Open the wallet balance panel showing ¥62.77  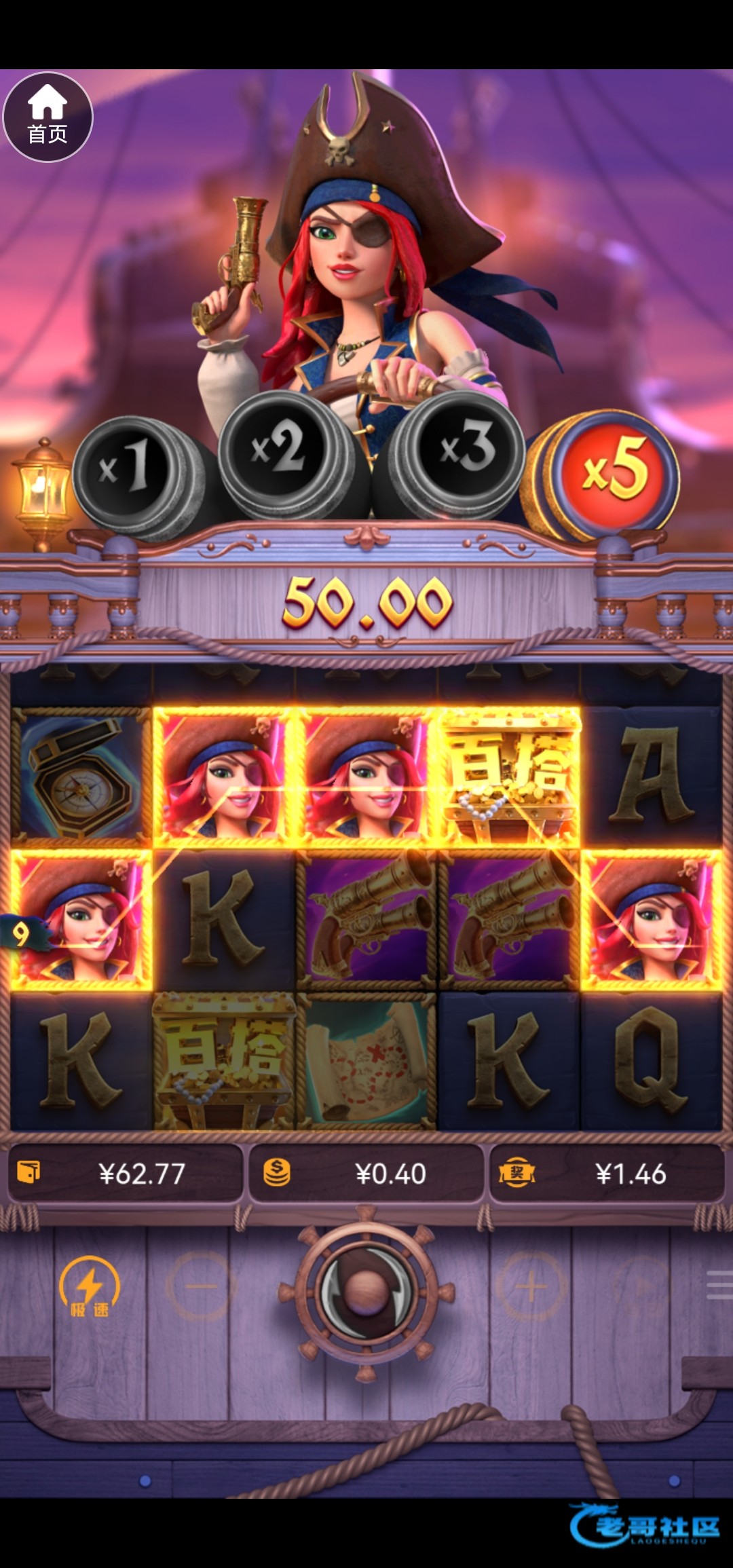(125, 1174)
